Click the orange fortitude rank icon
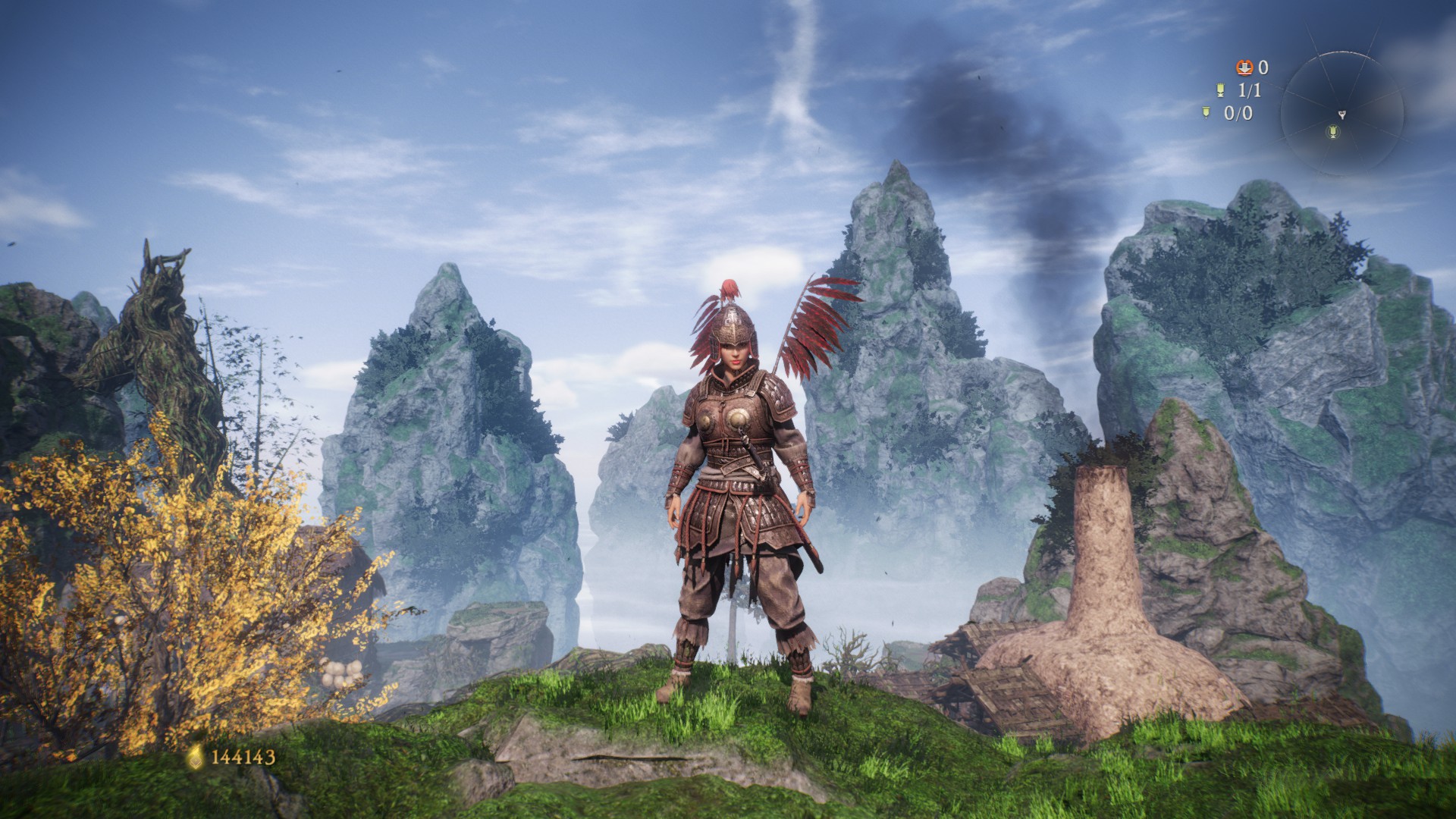The width and height of the screenshot is (1456, 819). [1244, 68]
